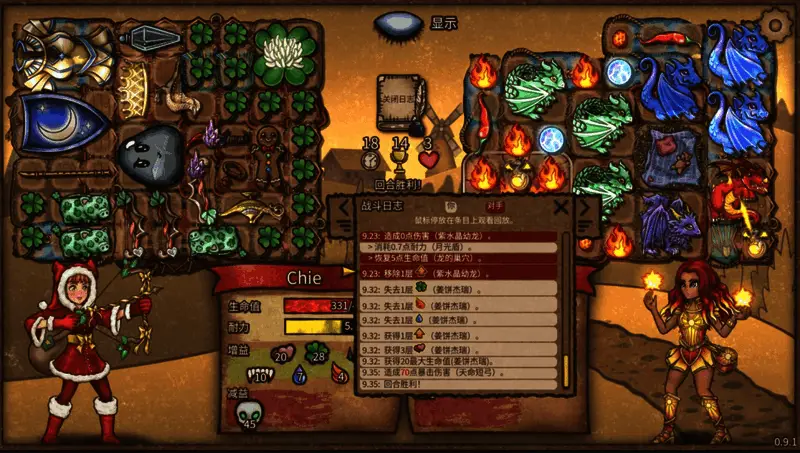Open the gear settings menu
The height and width of the screenshot is (453, 800).
pyautogui.click(x=774, y=22)
